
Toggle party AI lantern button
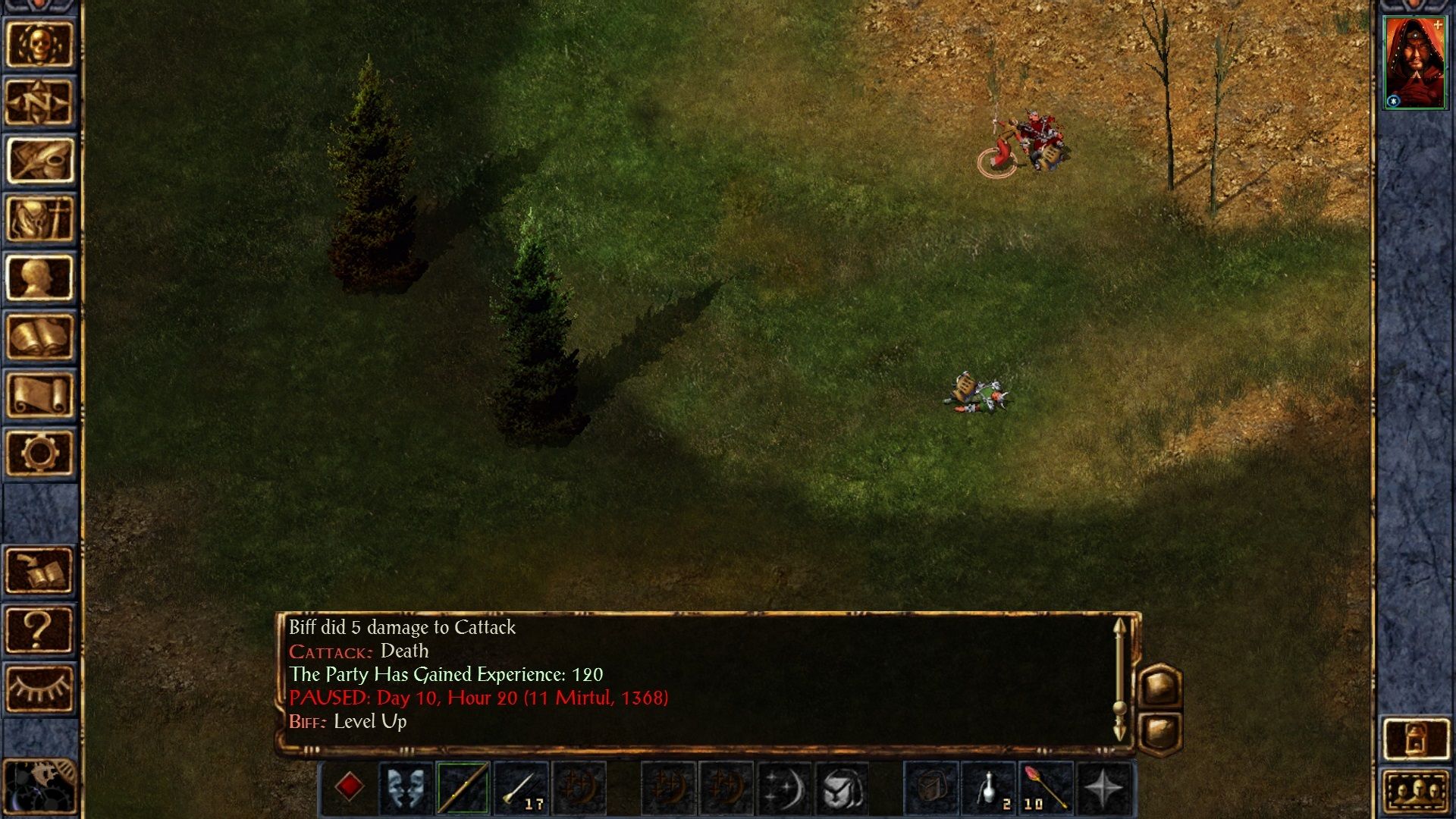1416,738
